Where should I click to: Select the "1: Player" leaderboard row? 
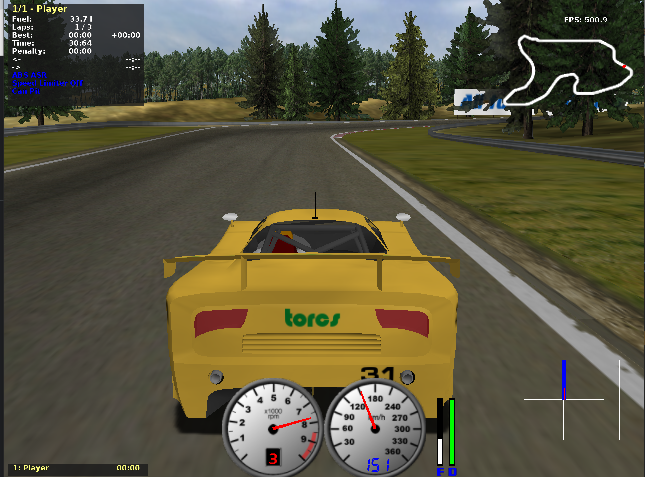(x=76, y=467)
